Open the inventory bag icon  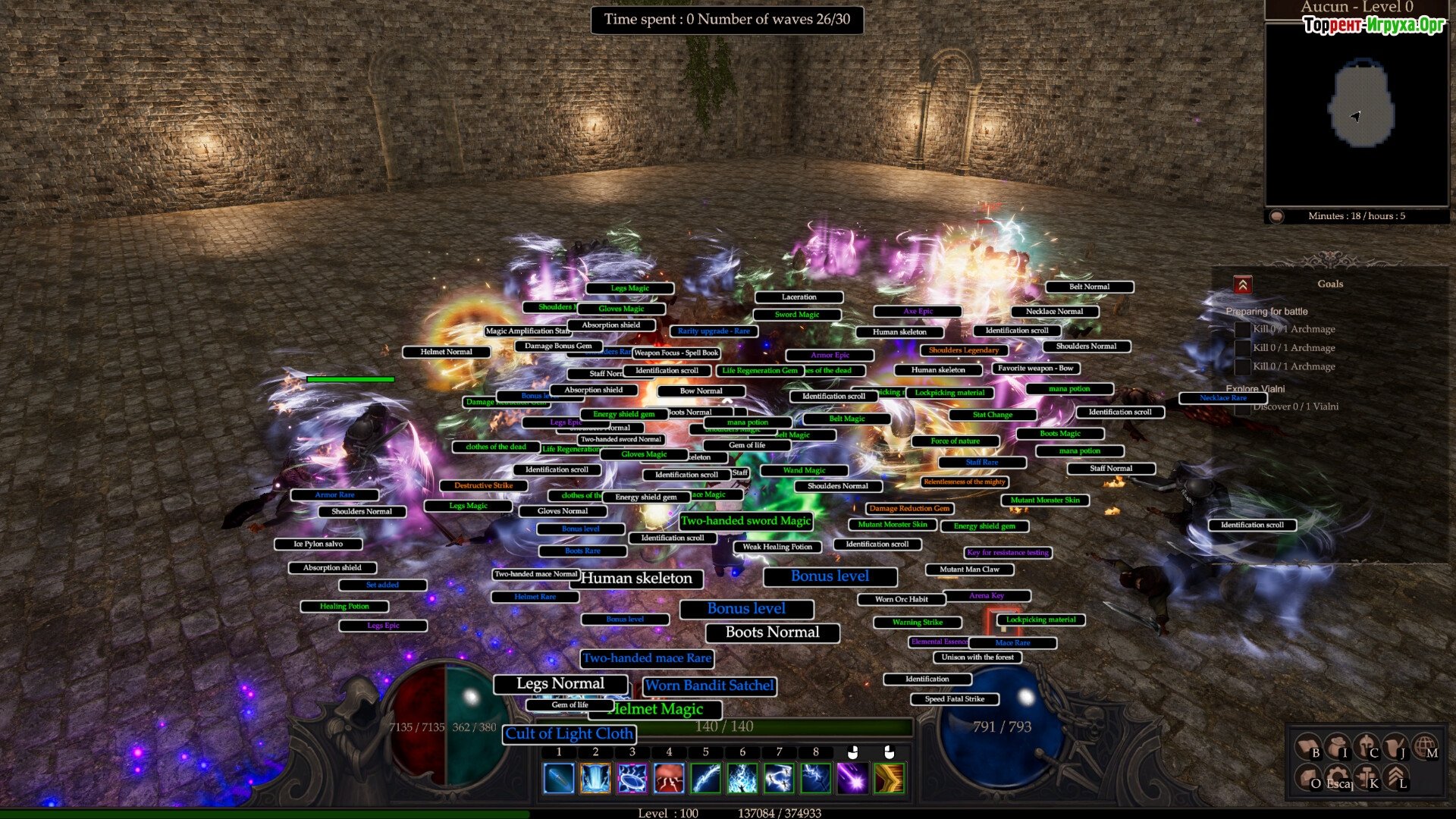(x=1336, y=747)
